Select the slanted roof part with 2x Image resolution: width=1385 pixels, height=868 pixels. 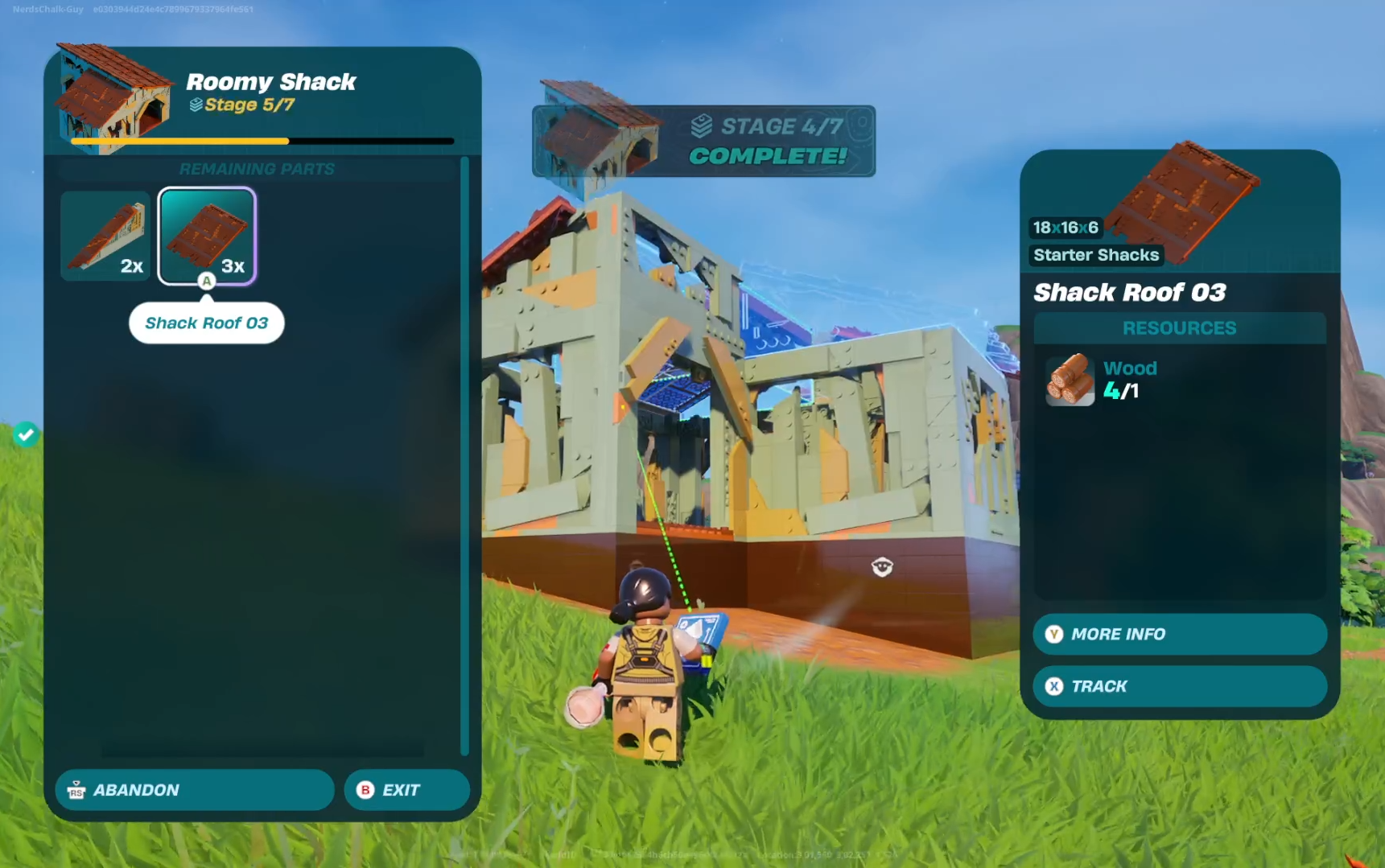105,236
